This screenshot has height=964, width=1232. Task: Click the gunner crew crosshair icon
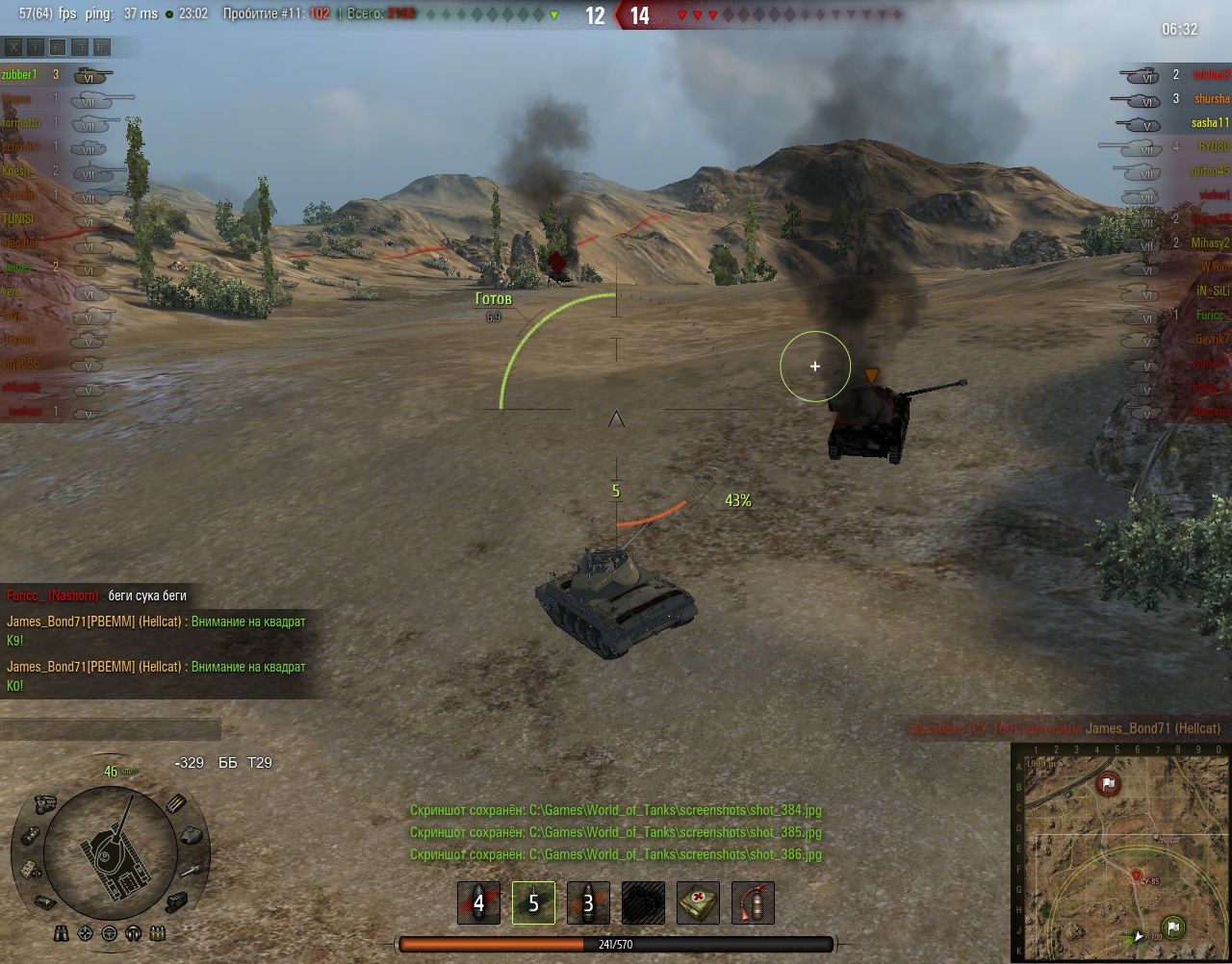point(86,932)
